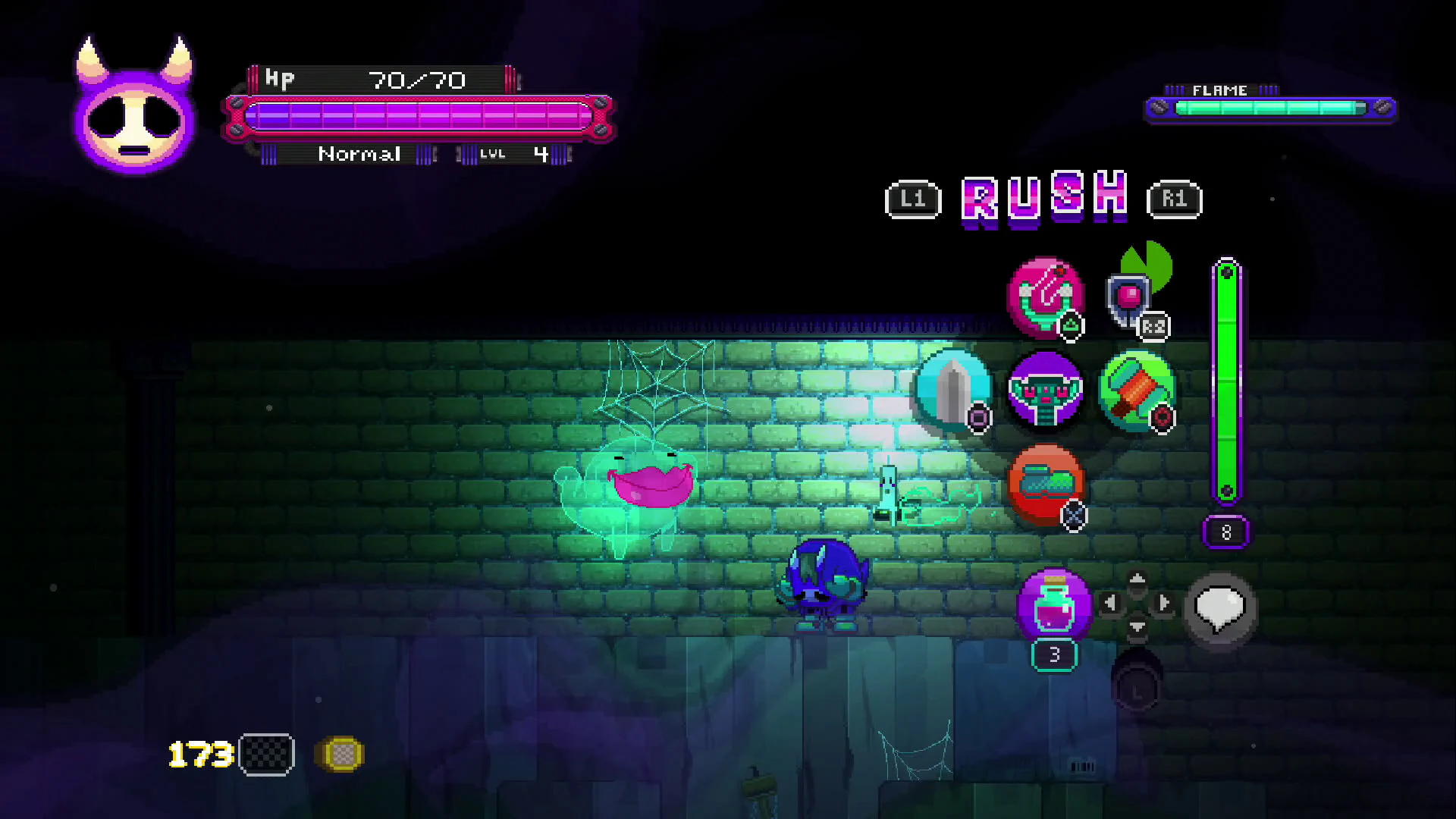Switch ability page with the L1 prompt
Viewport: 1456px width, 819px height.
point(913,199)
